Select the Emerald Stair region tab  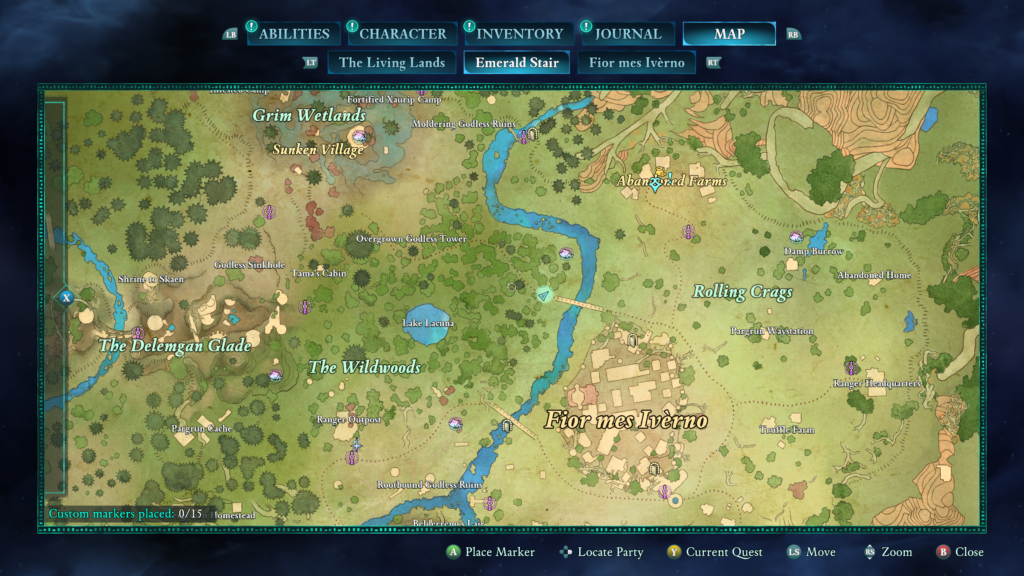pyautogui.click(x=516, y=63)
